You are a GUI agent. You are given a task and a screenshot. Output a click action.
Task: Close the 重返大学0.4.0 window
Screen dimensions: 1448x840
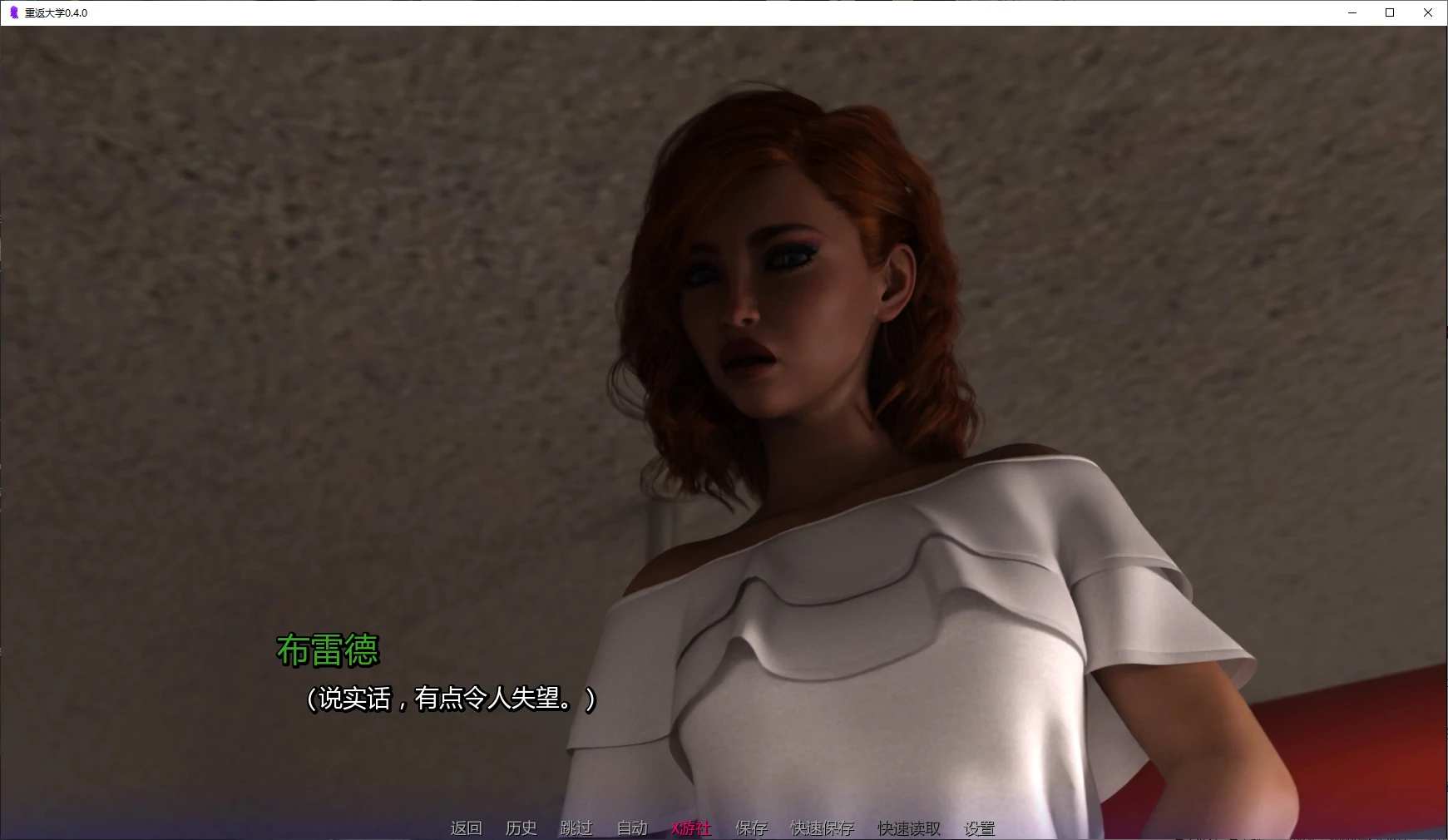[x=1428, y=12]
